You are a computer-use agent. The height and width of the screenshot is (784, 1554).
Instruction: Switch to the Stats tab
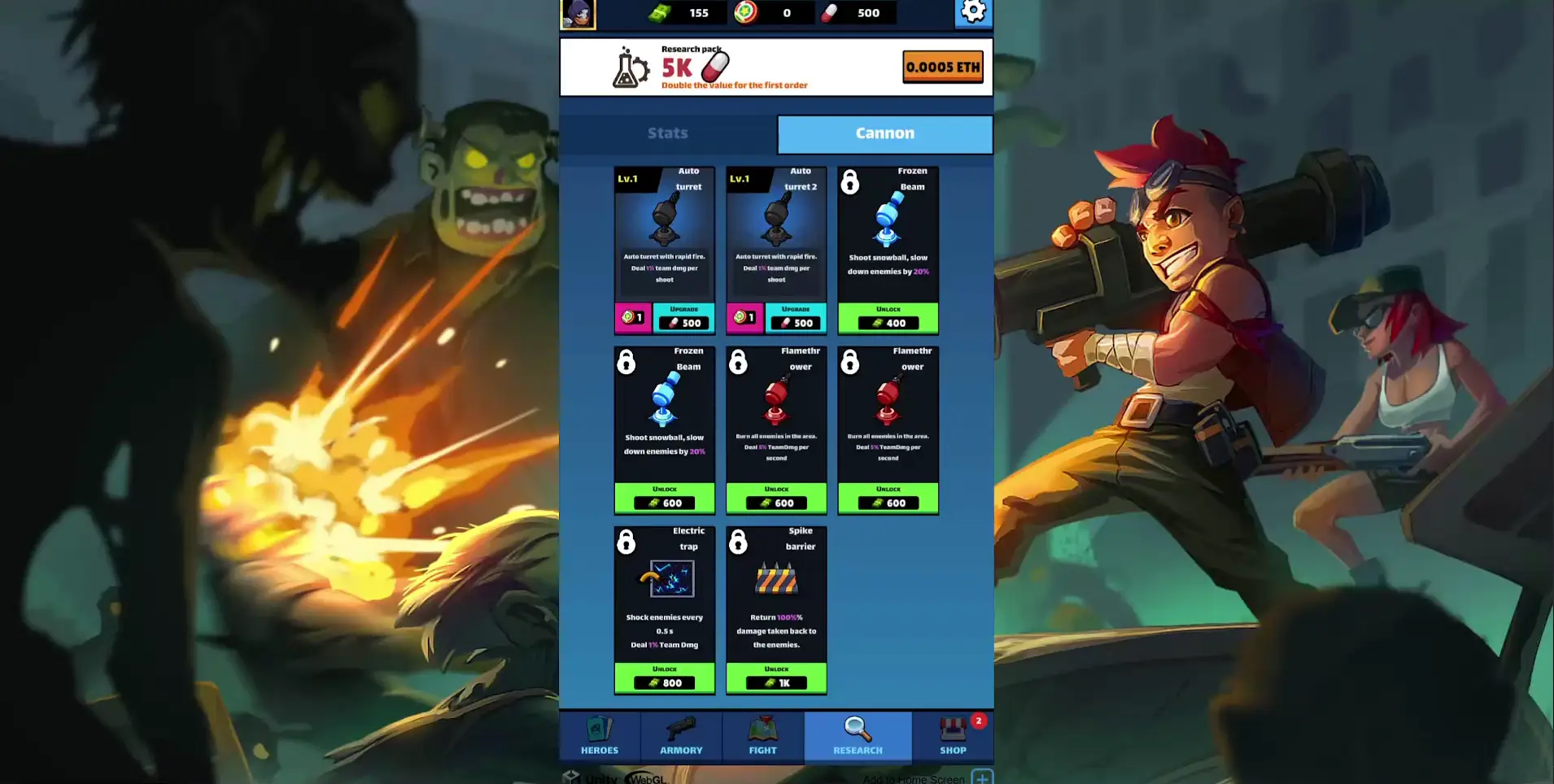[667, 133]
